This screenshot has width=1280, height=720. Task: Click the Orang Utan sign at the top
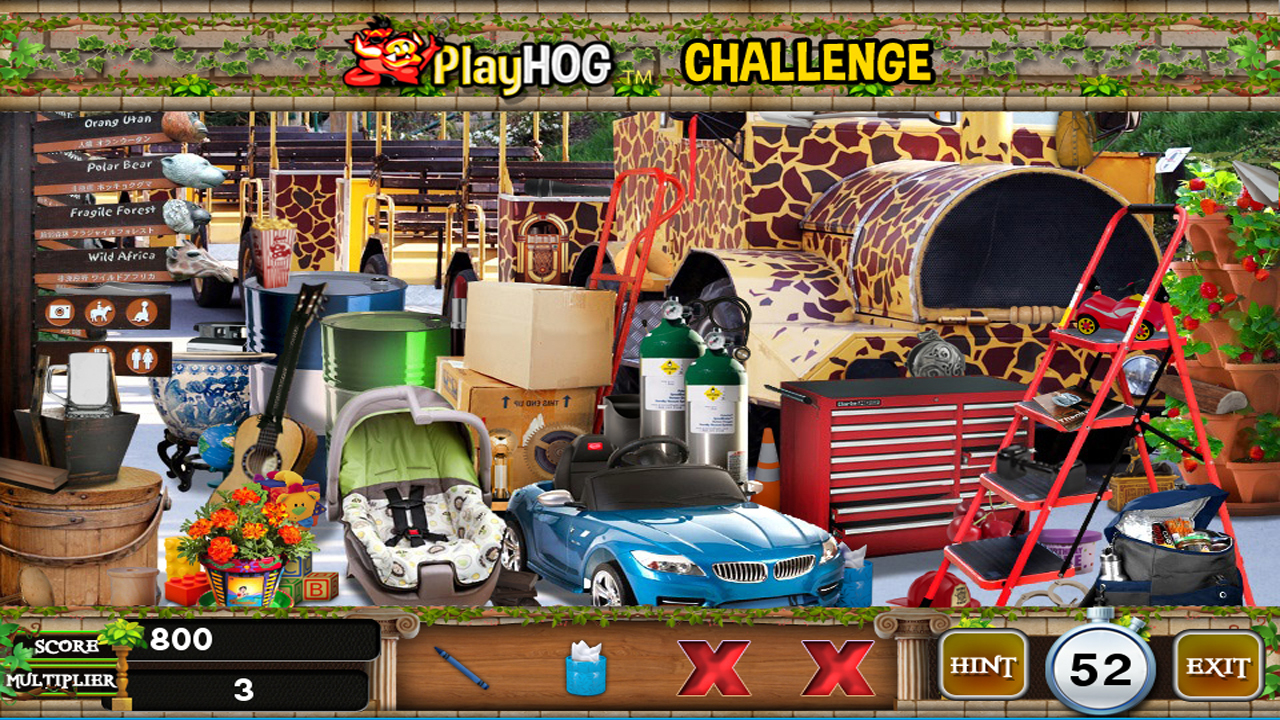click(117, 122)
